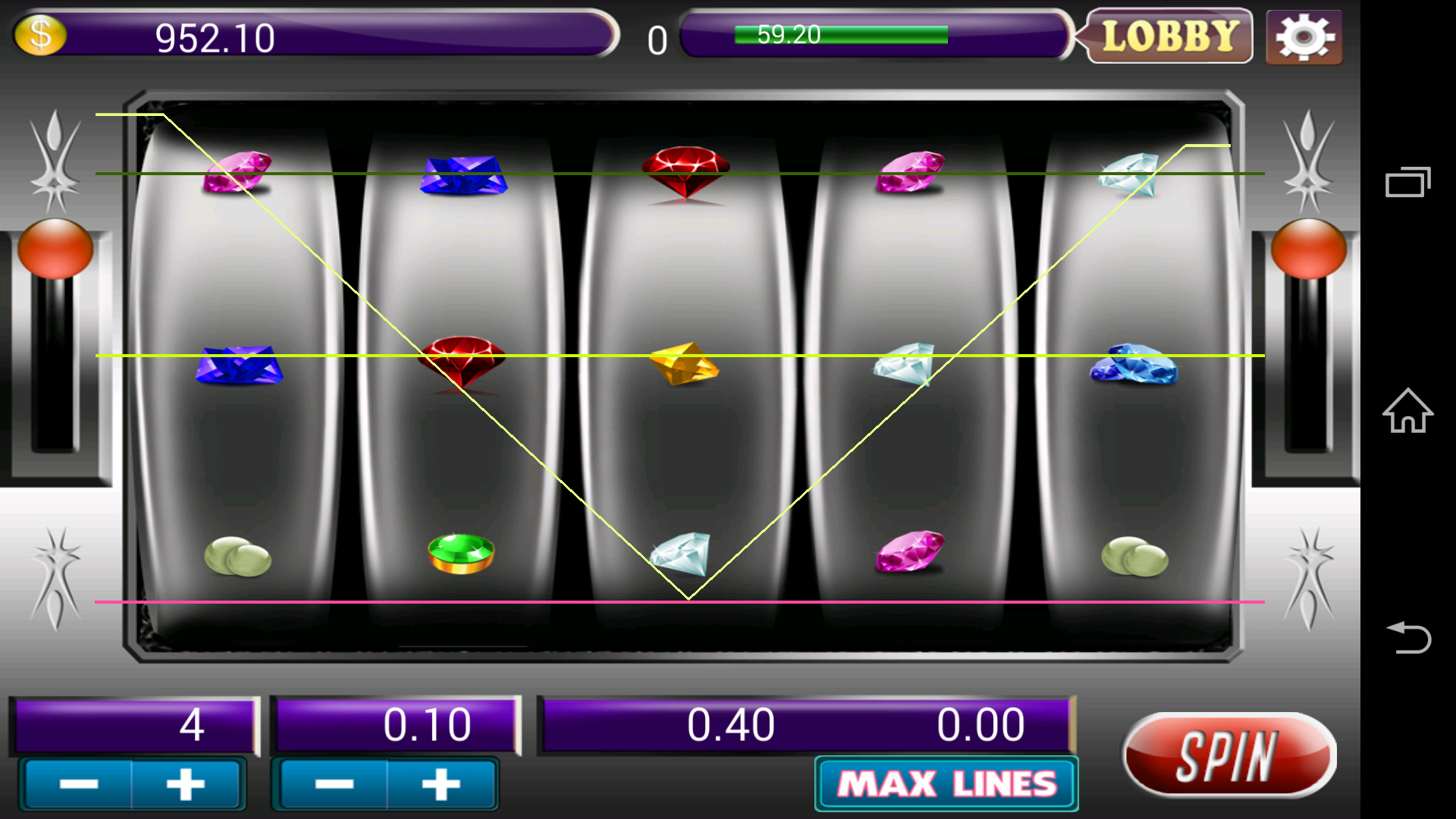The image size is (1456, 819).
Task: Tap the Android back arrow
Action: [x=1407, y=637]
